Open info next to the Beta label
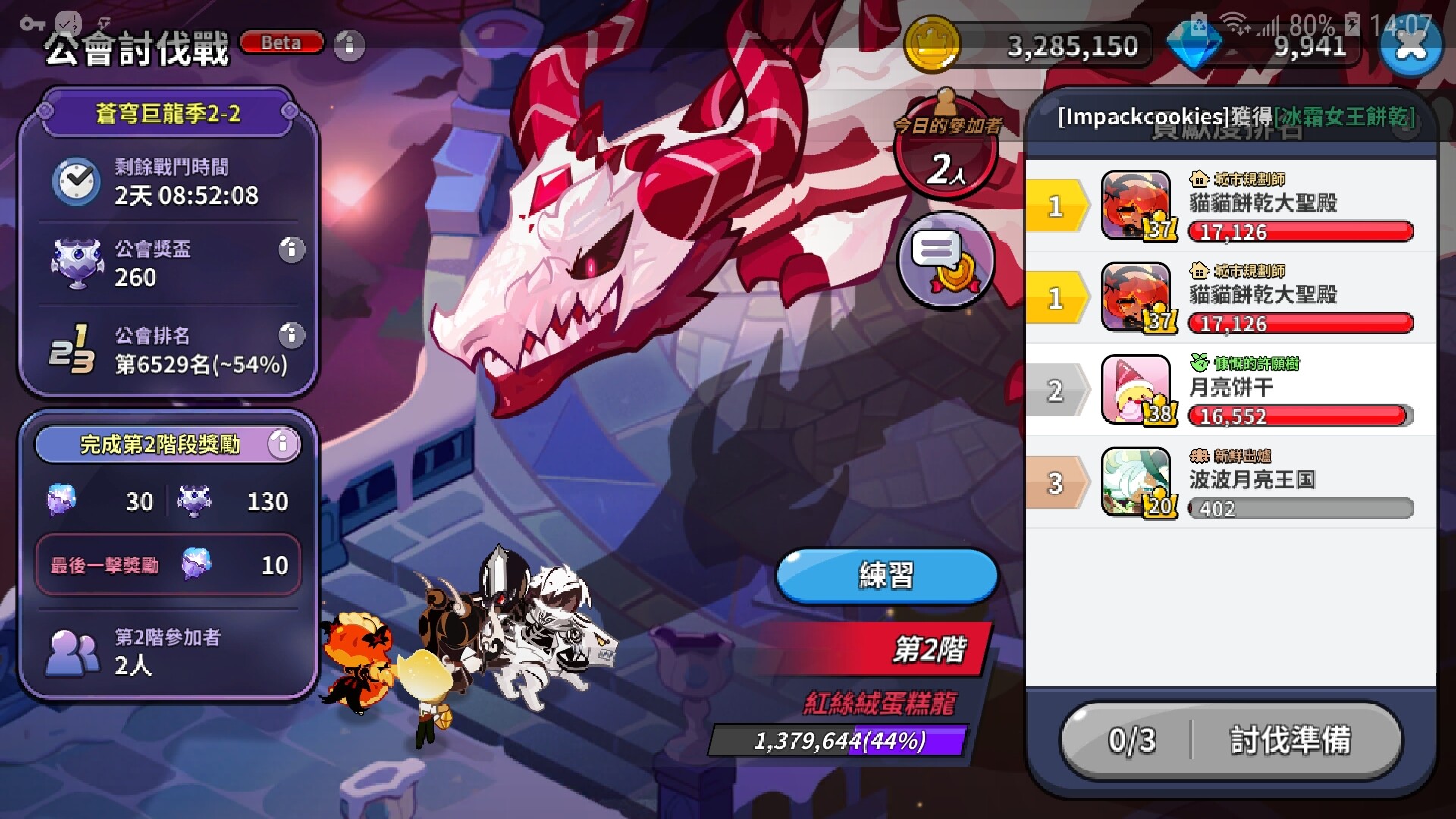Image resolution: width=1456 pixels, height=819 pixels. (x=349, y=45)
